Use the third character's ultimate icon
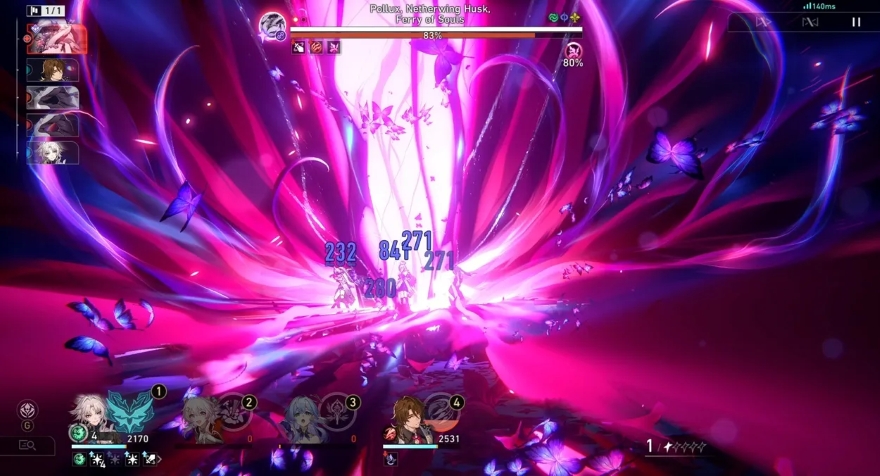The image size is (880, 476). (x=337, y=411)
